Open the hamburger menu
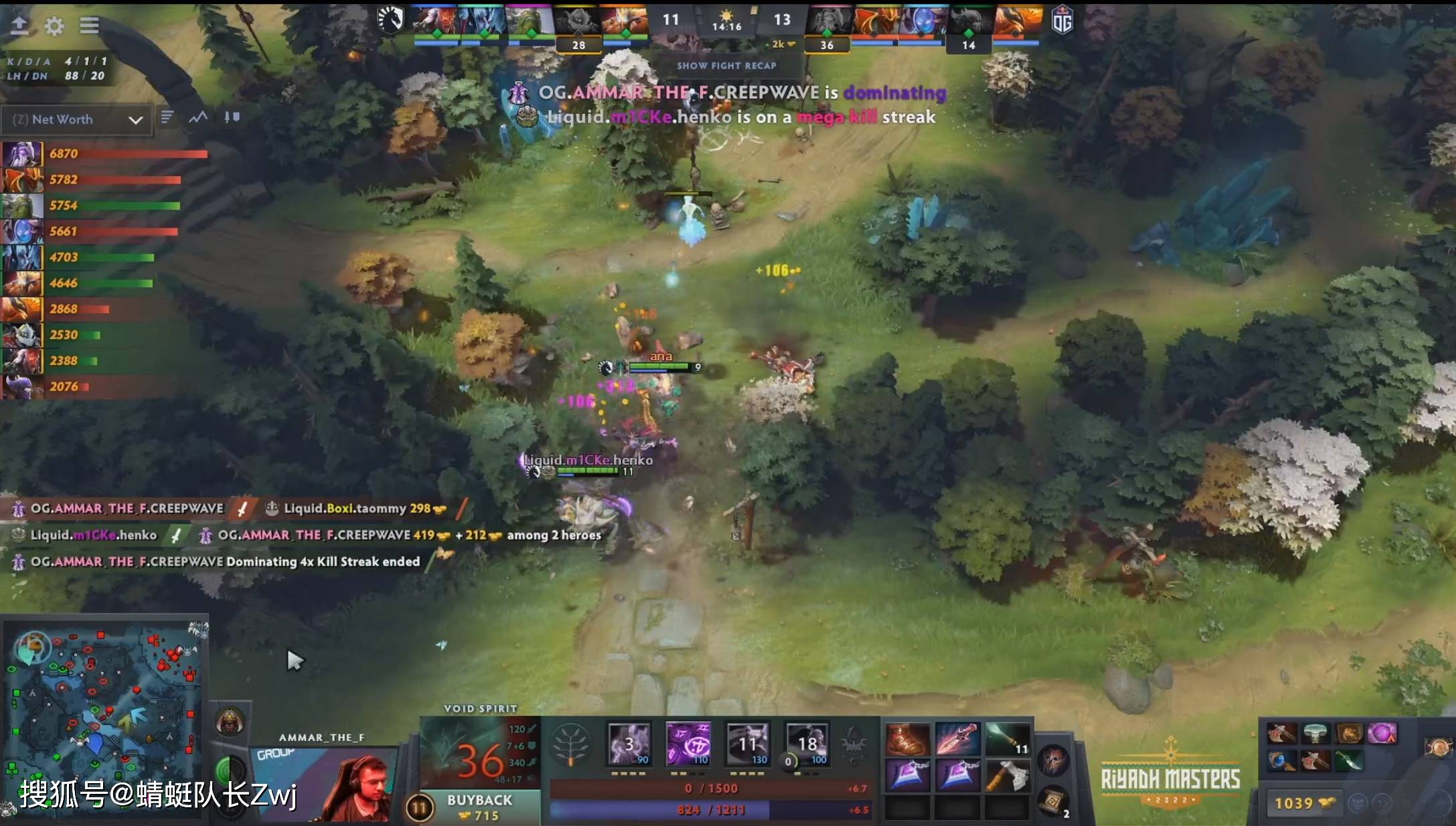Viewport: 1456px width, 826px height. [x=89, y=25]
